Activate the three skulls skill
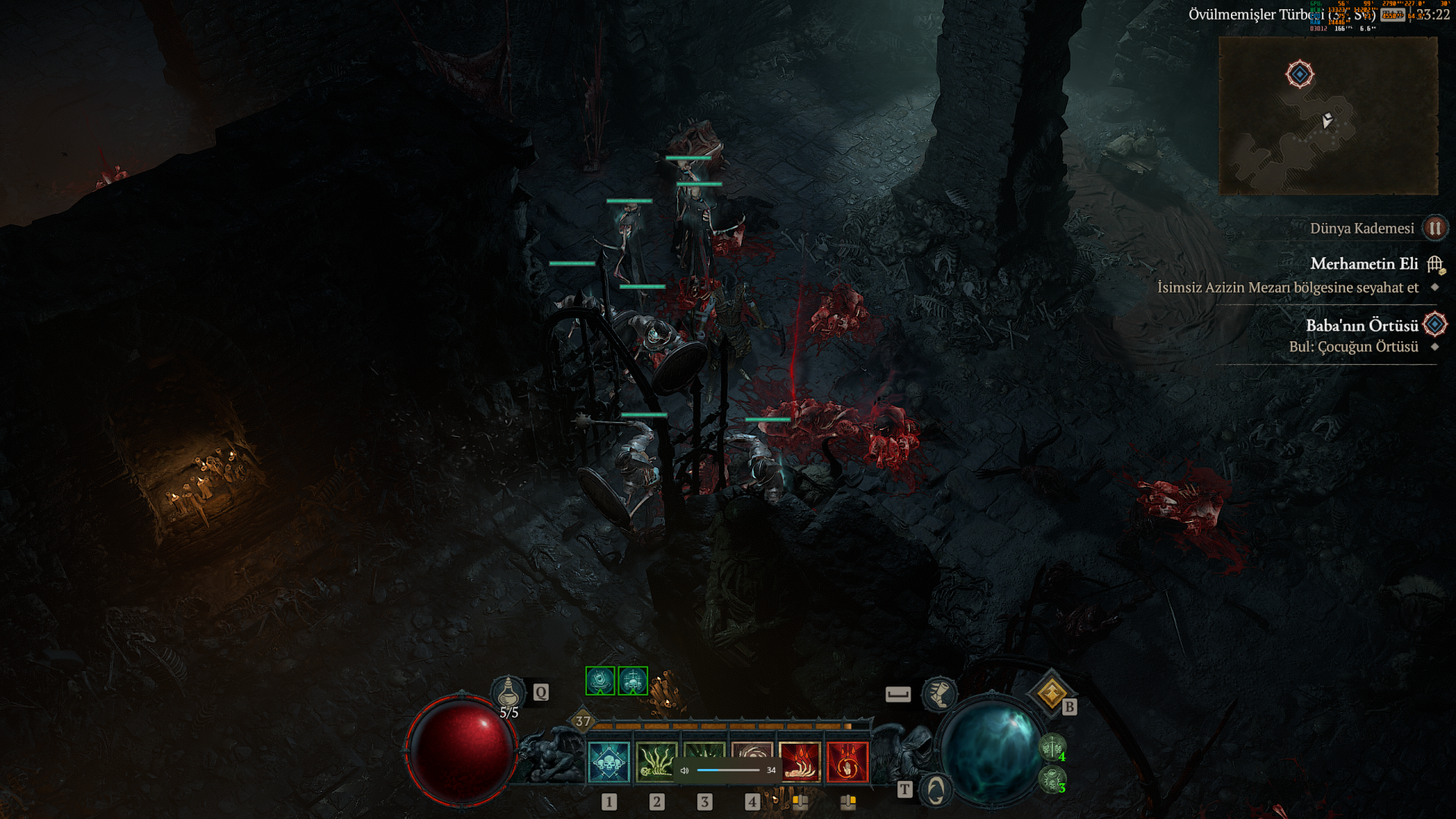This screenshot has width=1456, height=819. click(x=609, y=761)
